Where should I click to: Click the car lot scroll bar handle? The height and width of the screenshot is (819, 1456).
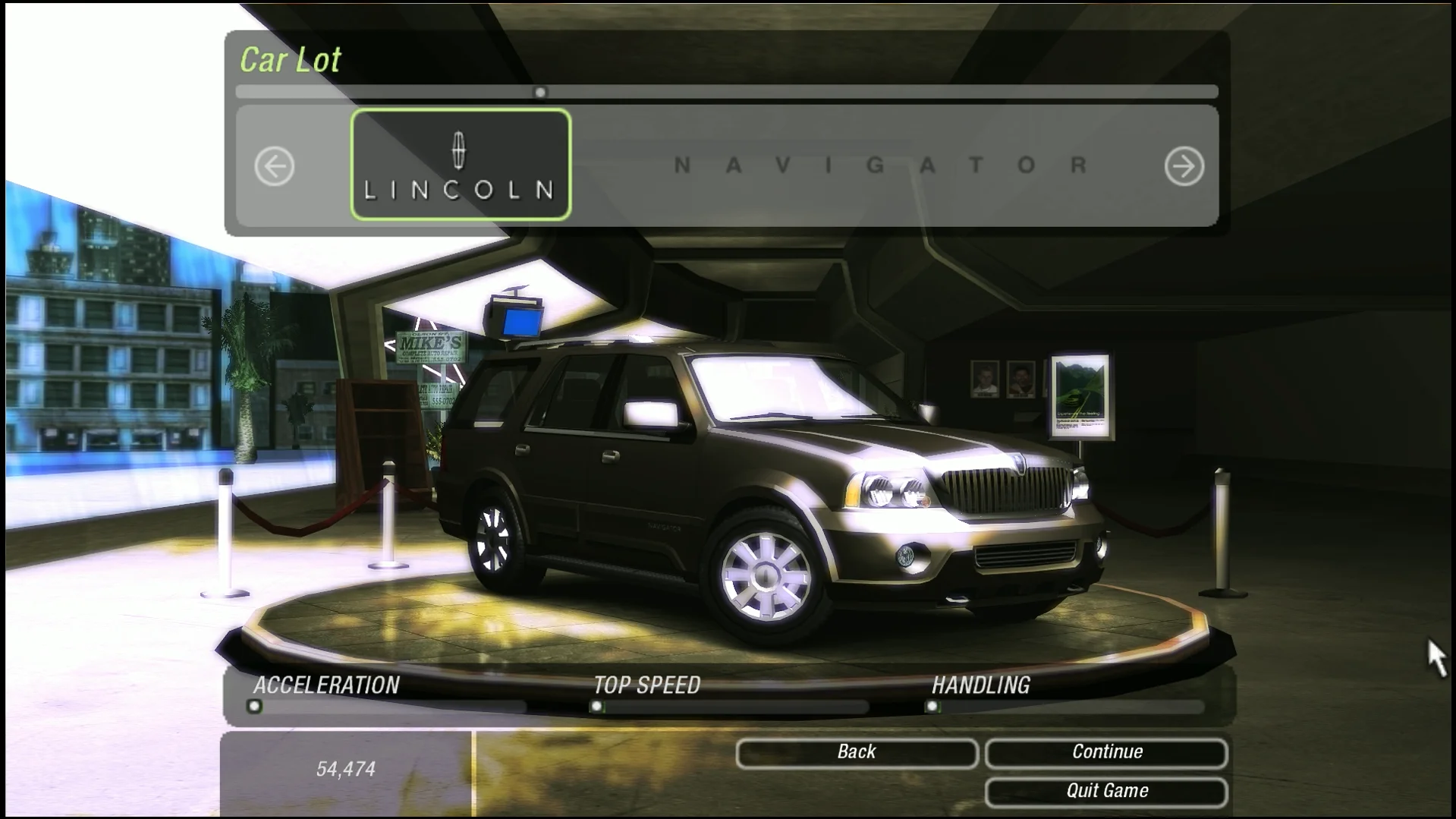click(x=540, y=93)
